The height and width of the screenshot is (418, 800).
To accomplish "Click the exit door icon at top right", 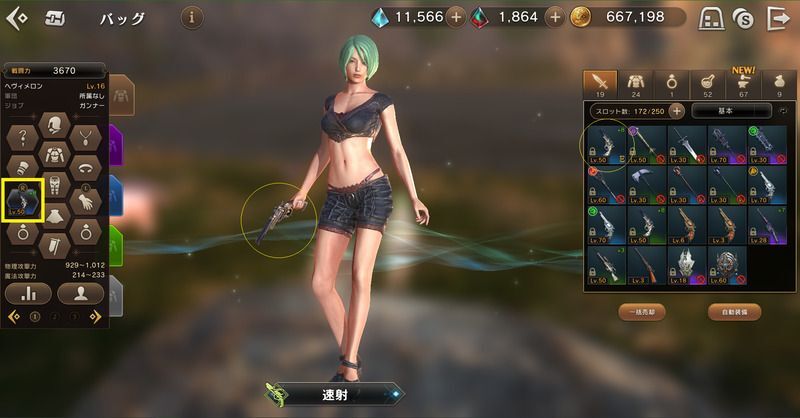I will coord(777,18).
